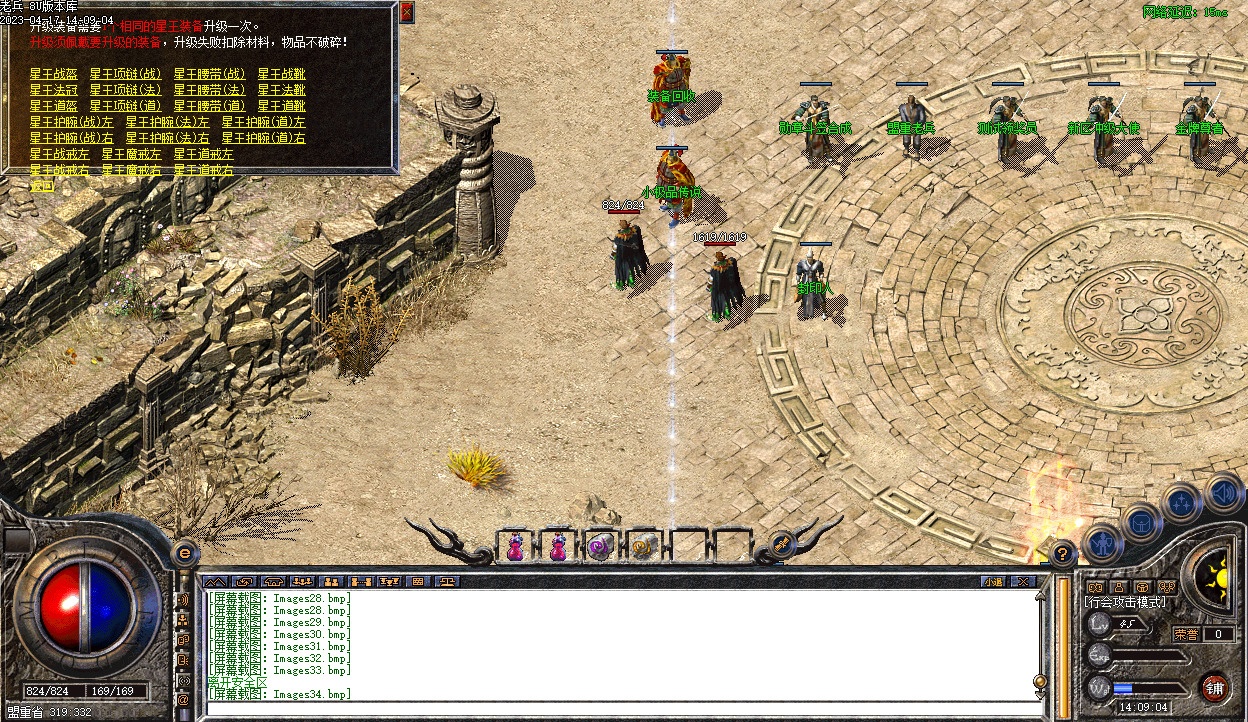Pick 星王腰带(道) upgrade option

coord(209,105)
